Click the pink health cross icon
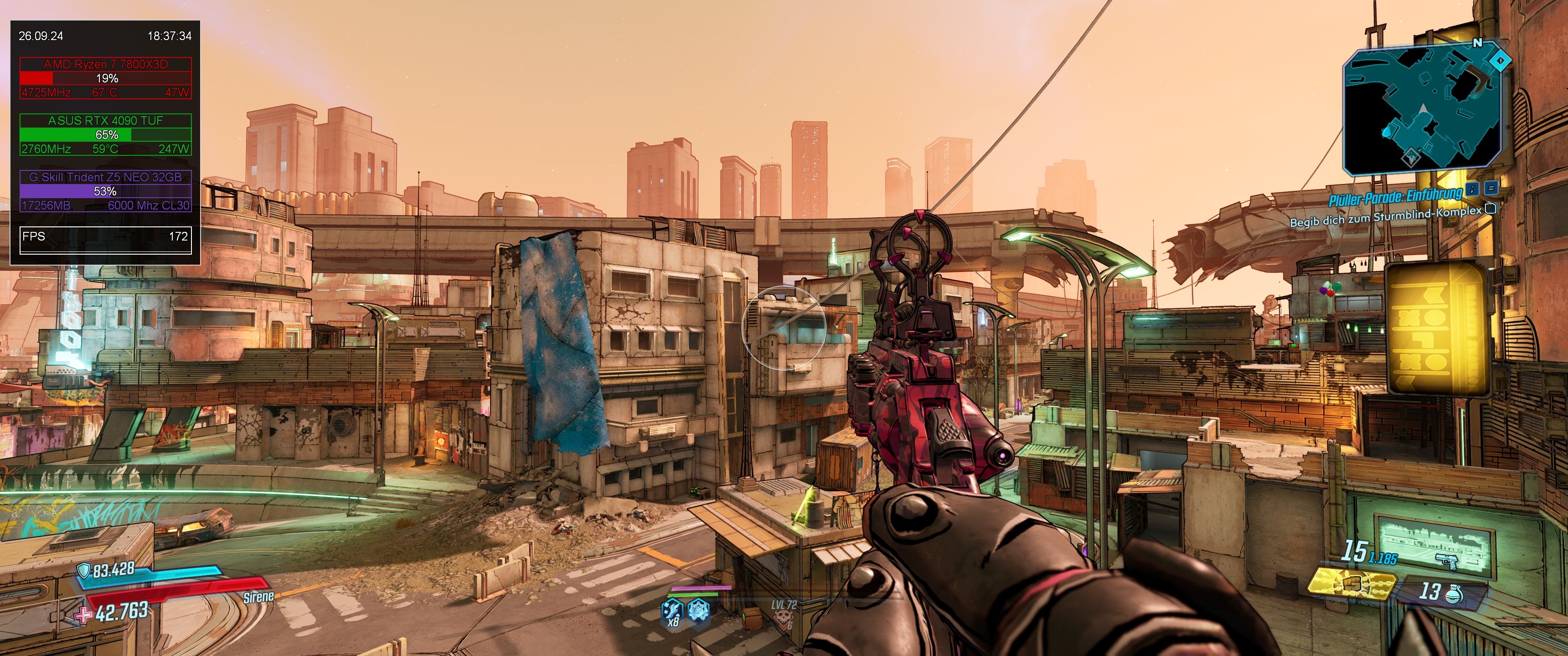Image resolution: width=1568 pixels, height=656 pixels. click(84, 615)
